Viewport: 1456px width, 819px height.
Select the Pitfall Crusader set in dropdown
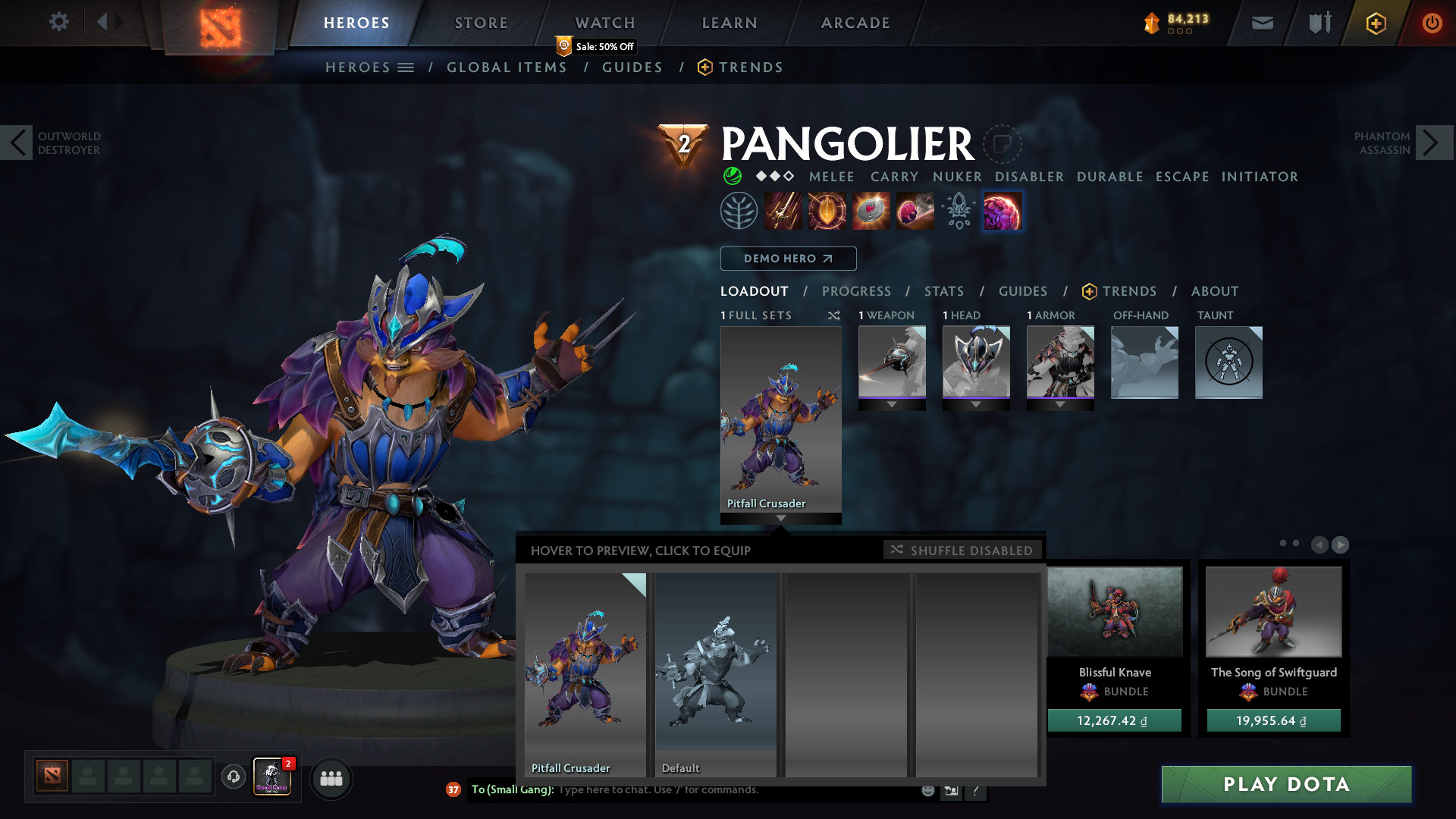tap(585, 673)
